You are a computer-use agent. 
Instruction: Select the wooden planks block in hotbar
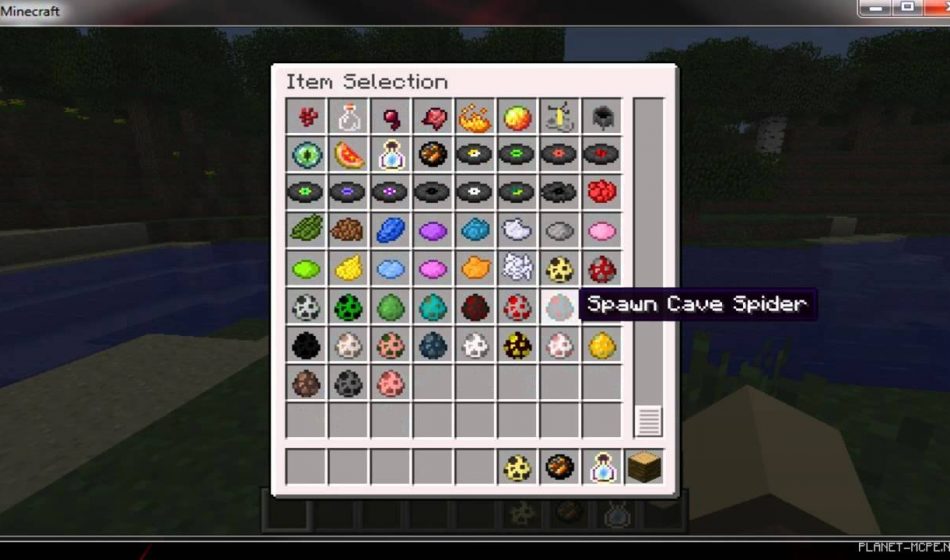coord(643,467)
